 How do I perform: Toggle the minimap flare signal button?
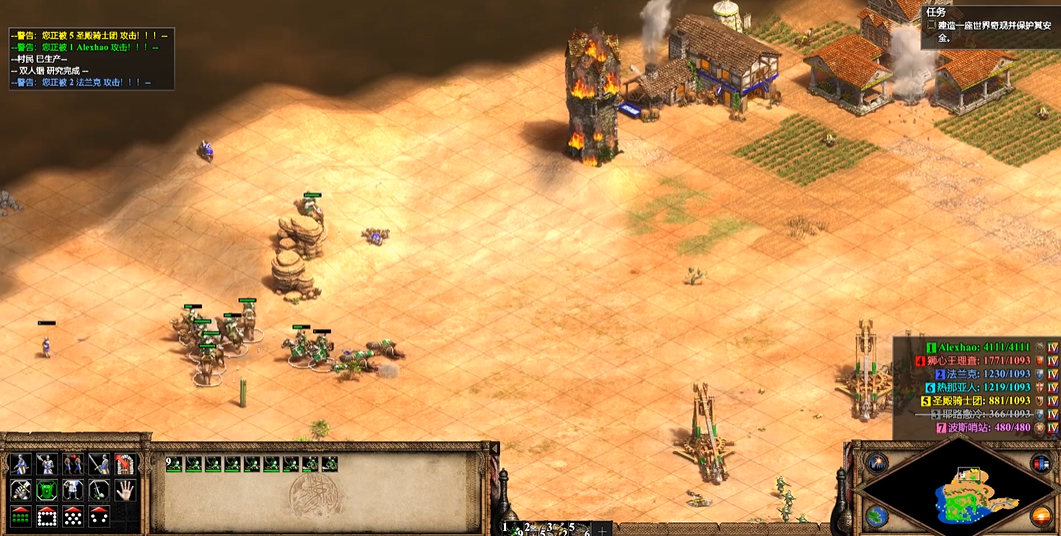tap(877, 463)
